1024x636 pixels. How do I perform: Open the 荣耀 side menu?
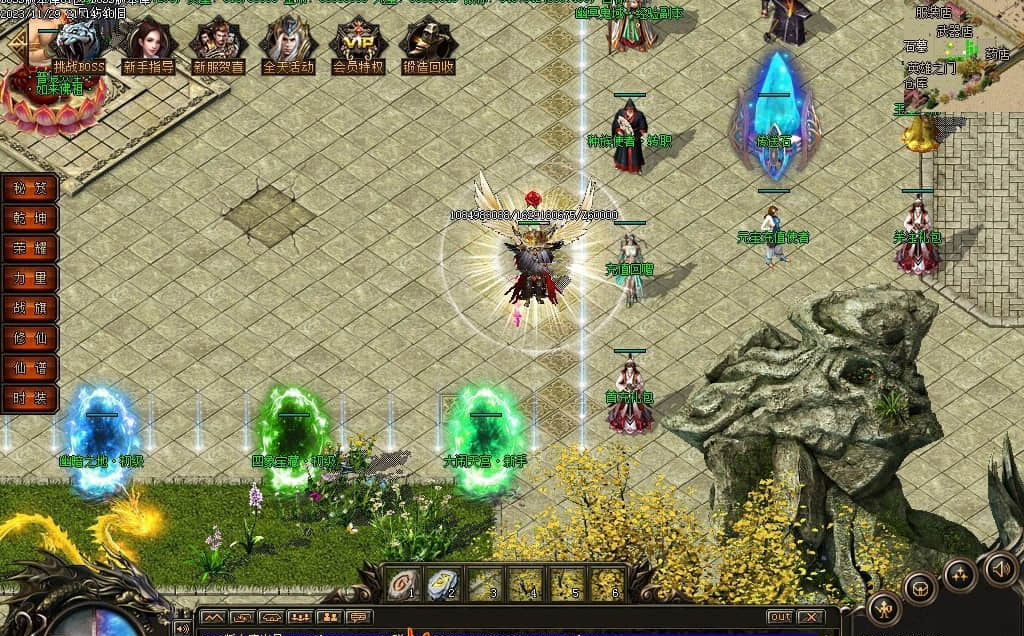tap(30, 248)
